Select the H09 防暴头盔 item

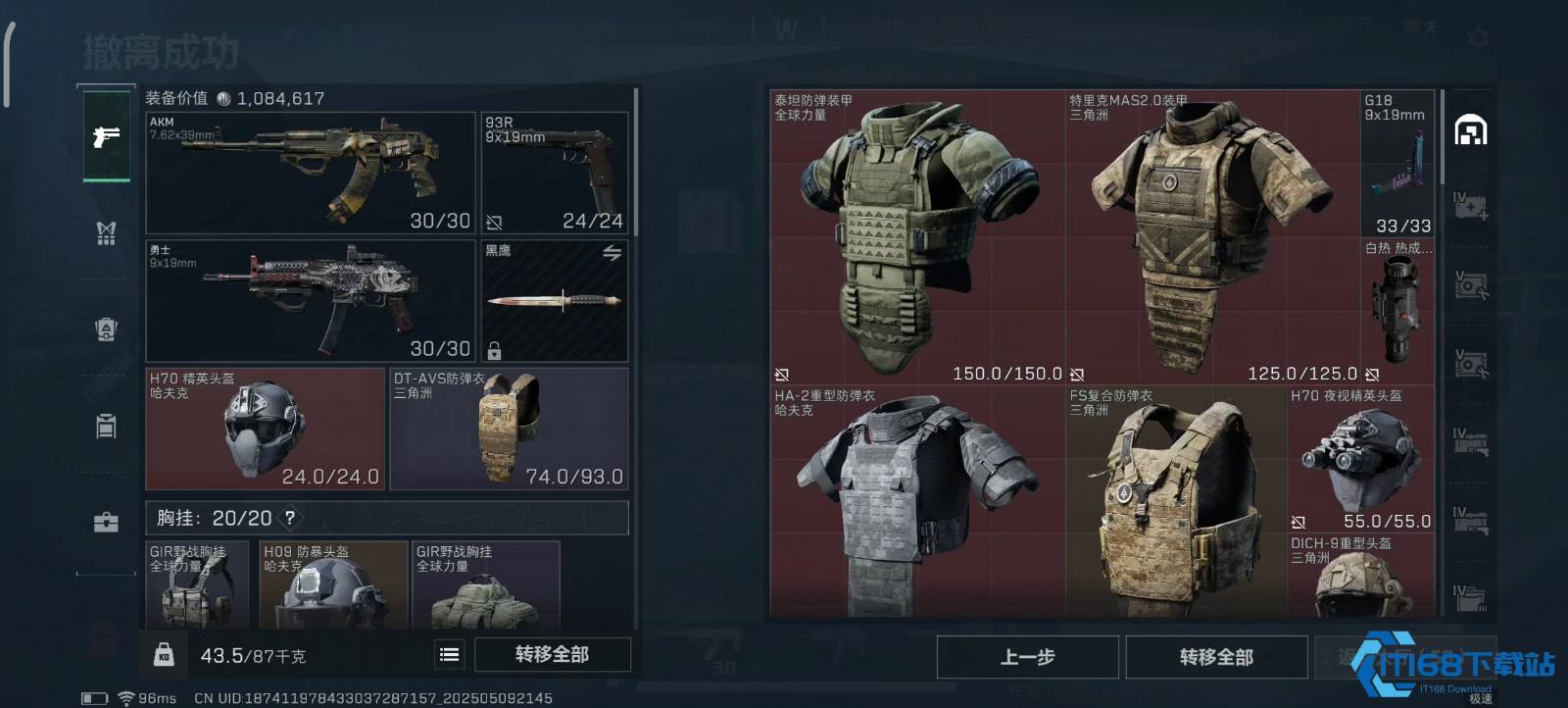pos(333,584)
